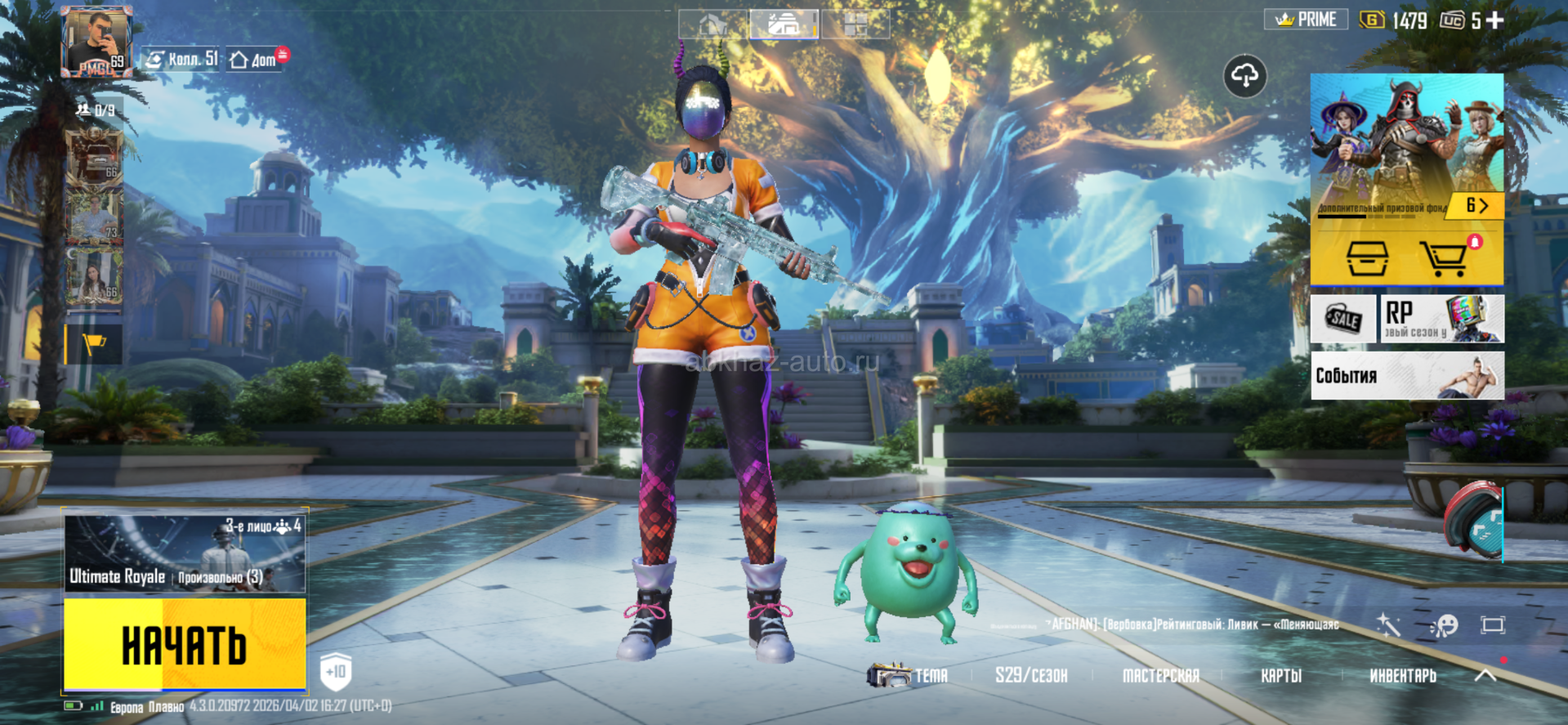
Task: Start the match with the НАЧАТЬ button
Action: 185,644
